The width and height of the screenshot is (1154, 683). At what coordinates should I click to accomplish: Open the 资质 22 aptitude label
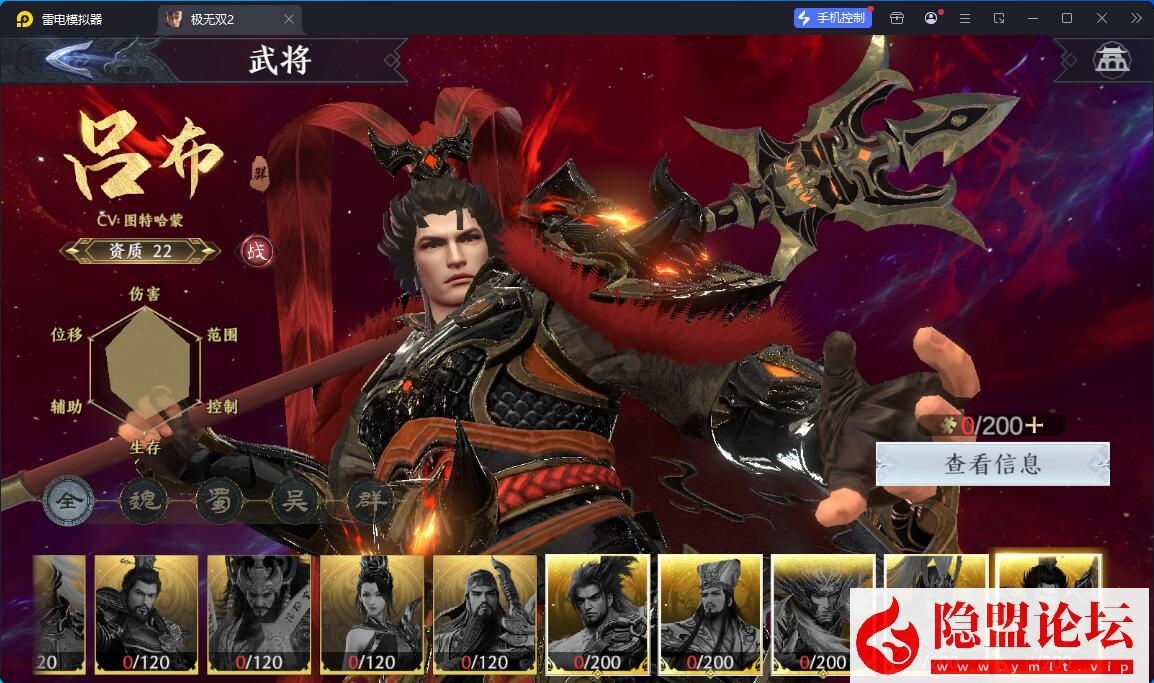(140, 251)
